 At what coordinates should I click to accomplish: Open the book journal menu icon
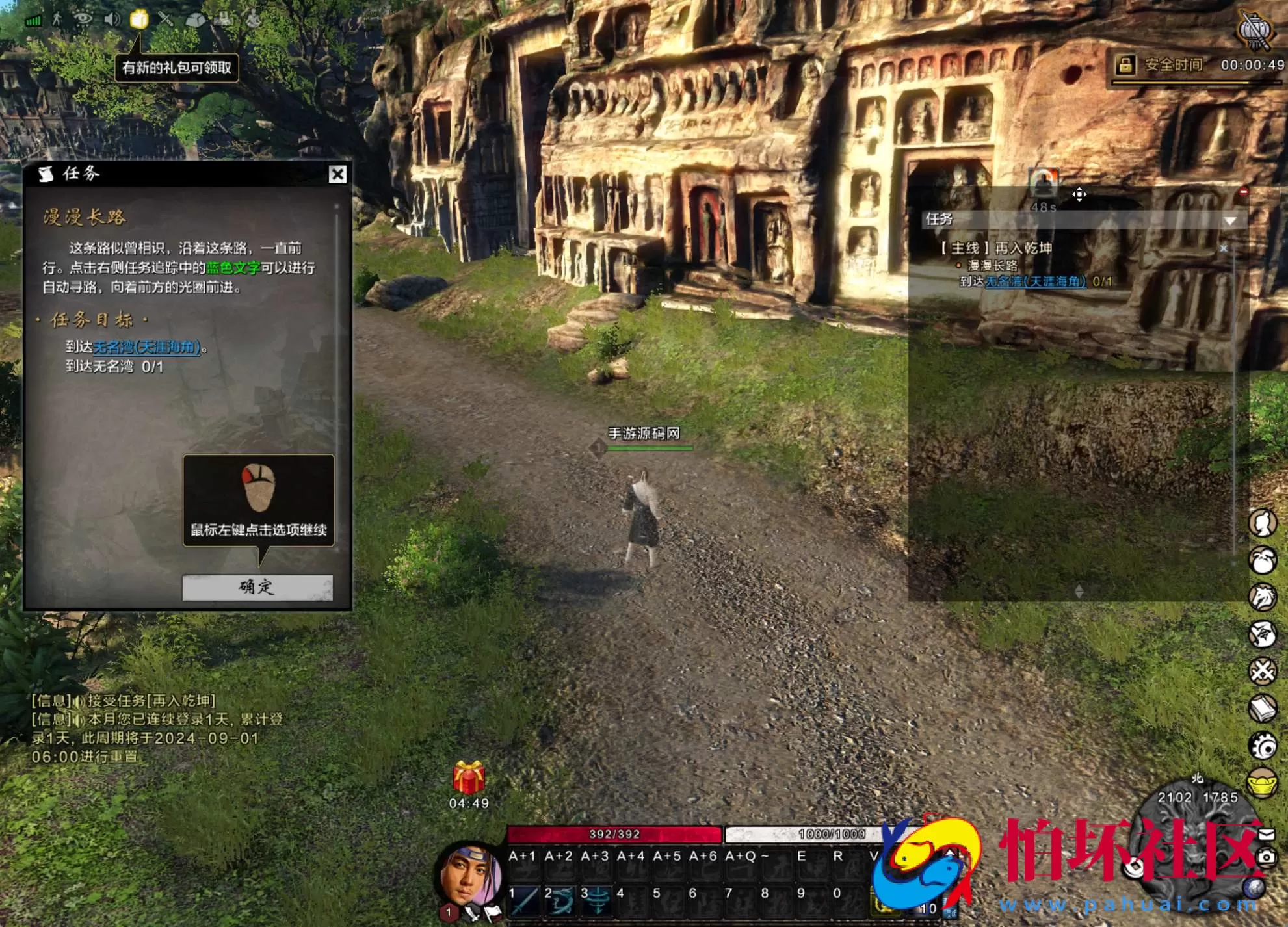(1263, 709)
